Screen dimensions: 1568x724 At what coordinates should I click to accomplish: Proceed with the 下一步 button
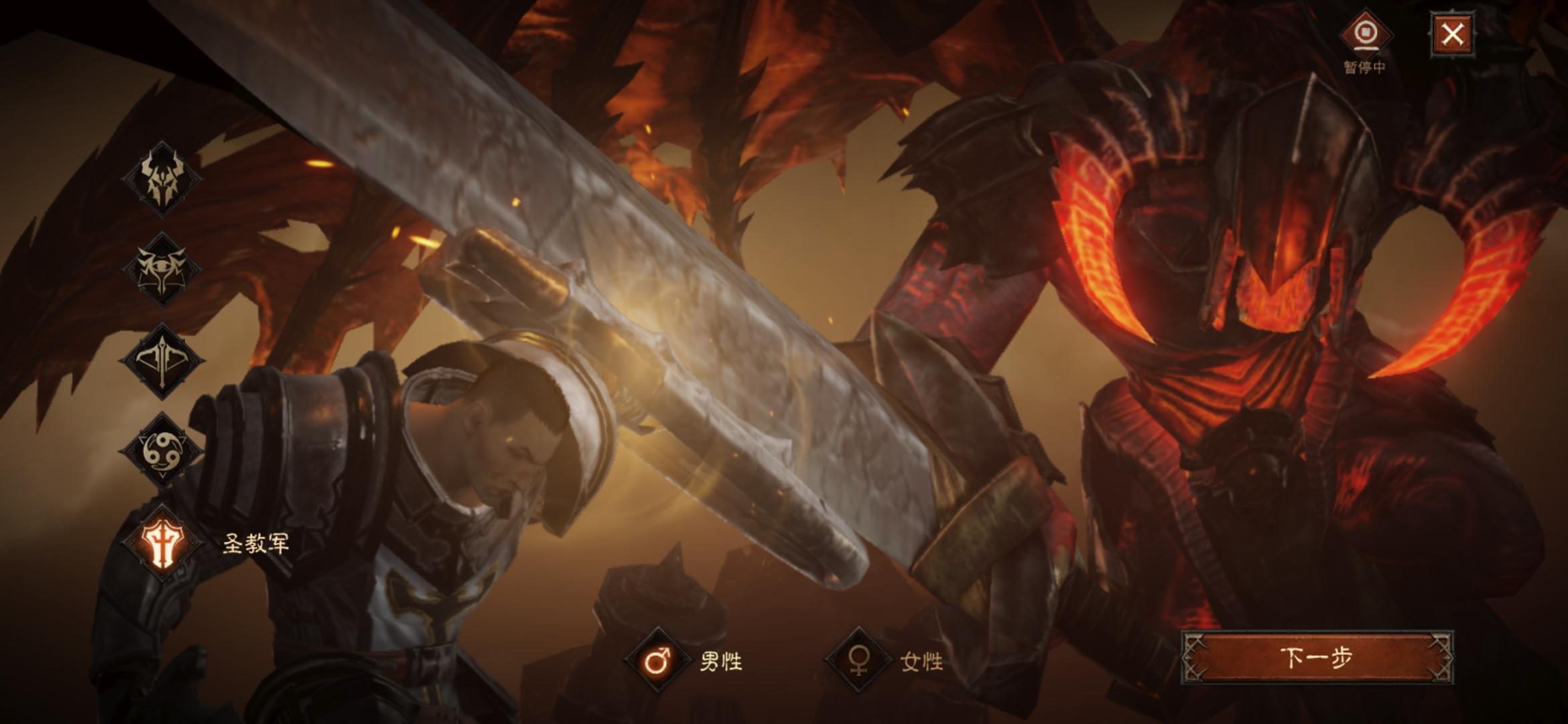click(x=1317, y=658)
